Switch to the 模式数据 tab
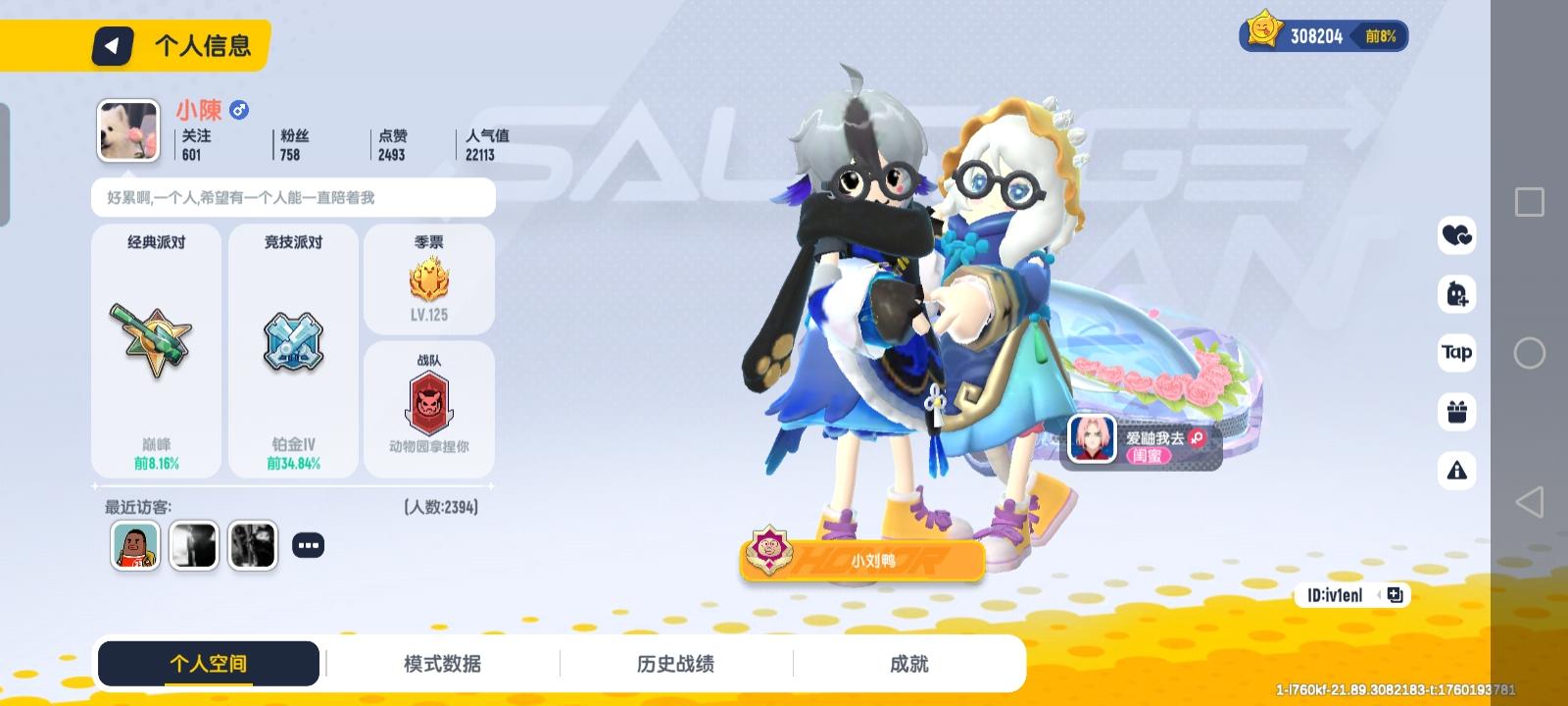Viewport: 1568px width, 706px height. [x=441, y=663]
